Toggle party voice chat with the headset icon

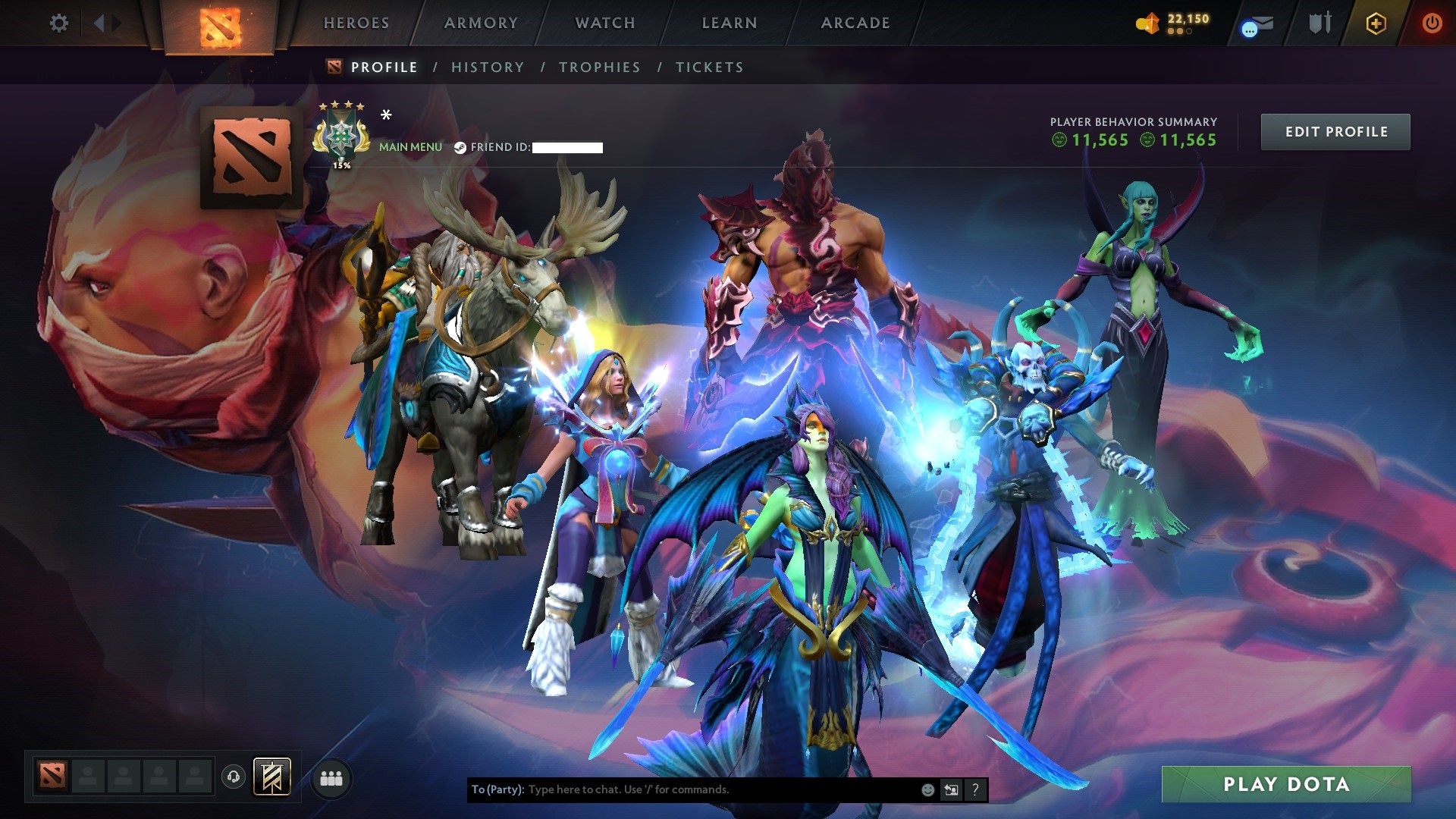pyautogui.click(x=232, y=774)
